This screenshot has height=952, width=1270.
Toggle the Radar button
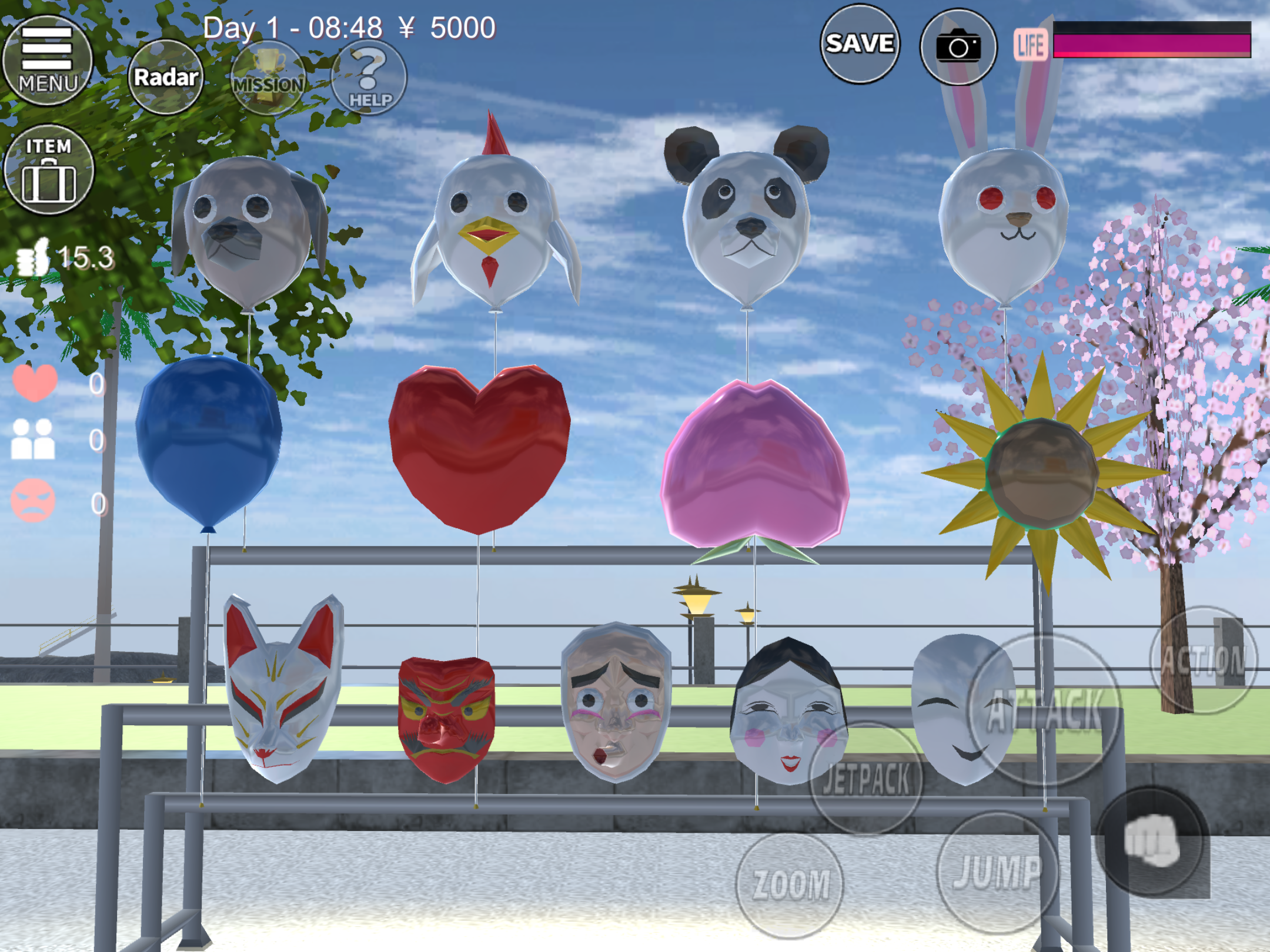(165, 77)
